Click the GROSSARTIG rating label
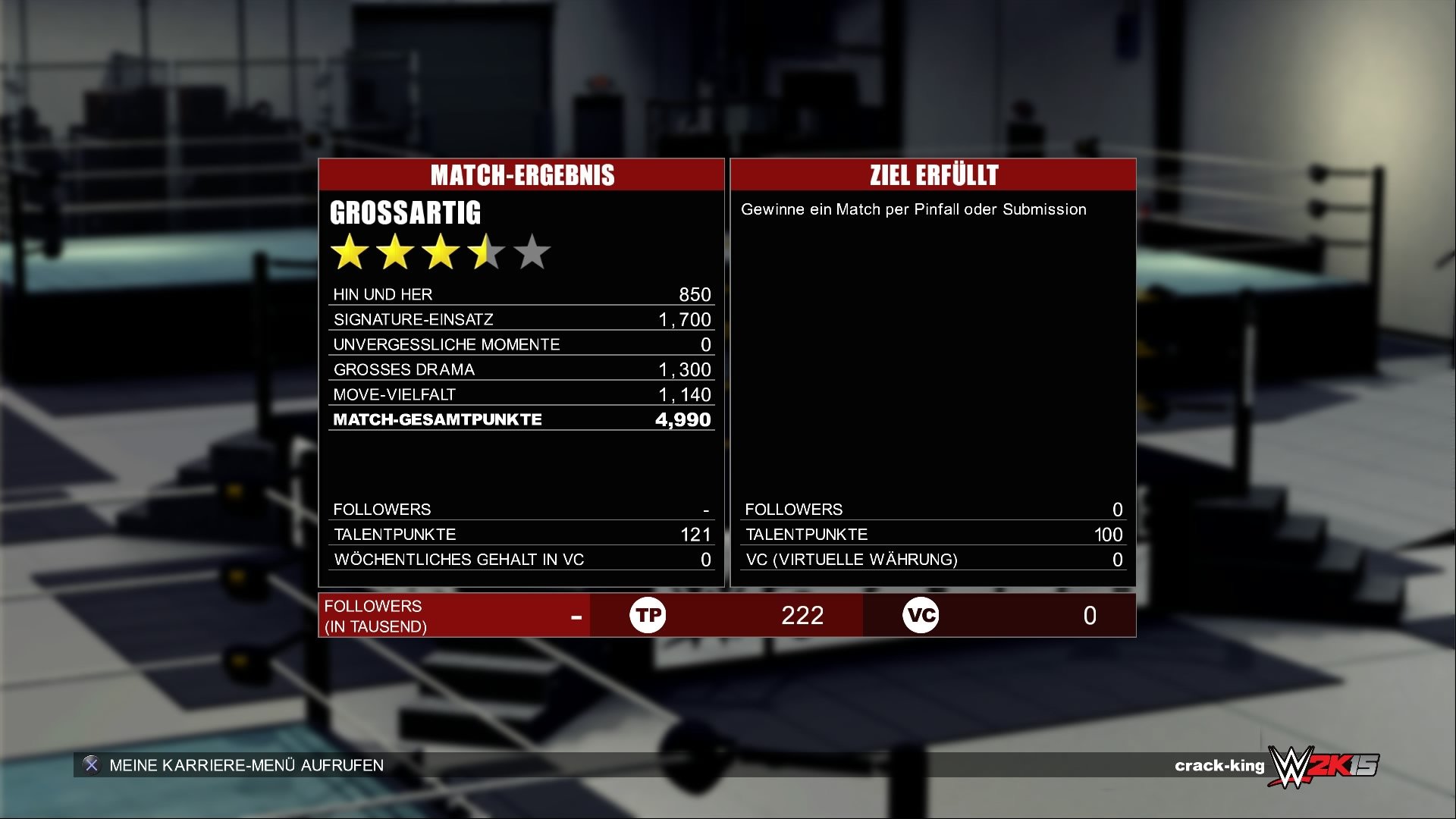 pos(406,212)
